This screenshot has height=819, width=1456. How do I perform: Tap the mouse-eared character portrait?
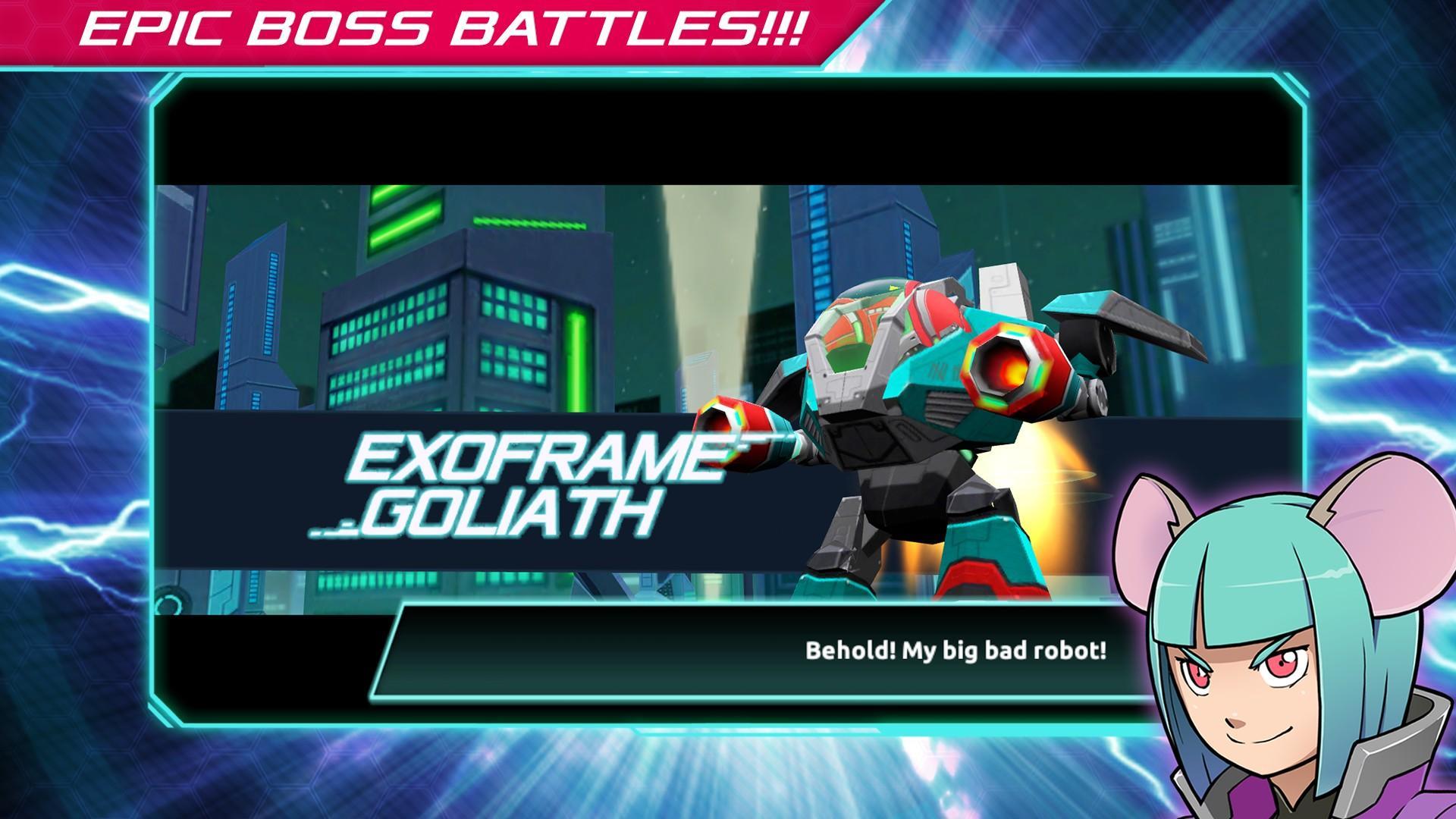point(1289,660)
